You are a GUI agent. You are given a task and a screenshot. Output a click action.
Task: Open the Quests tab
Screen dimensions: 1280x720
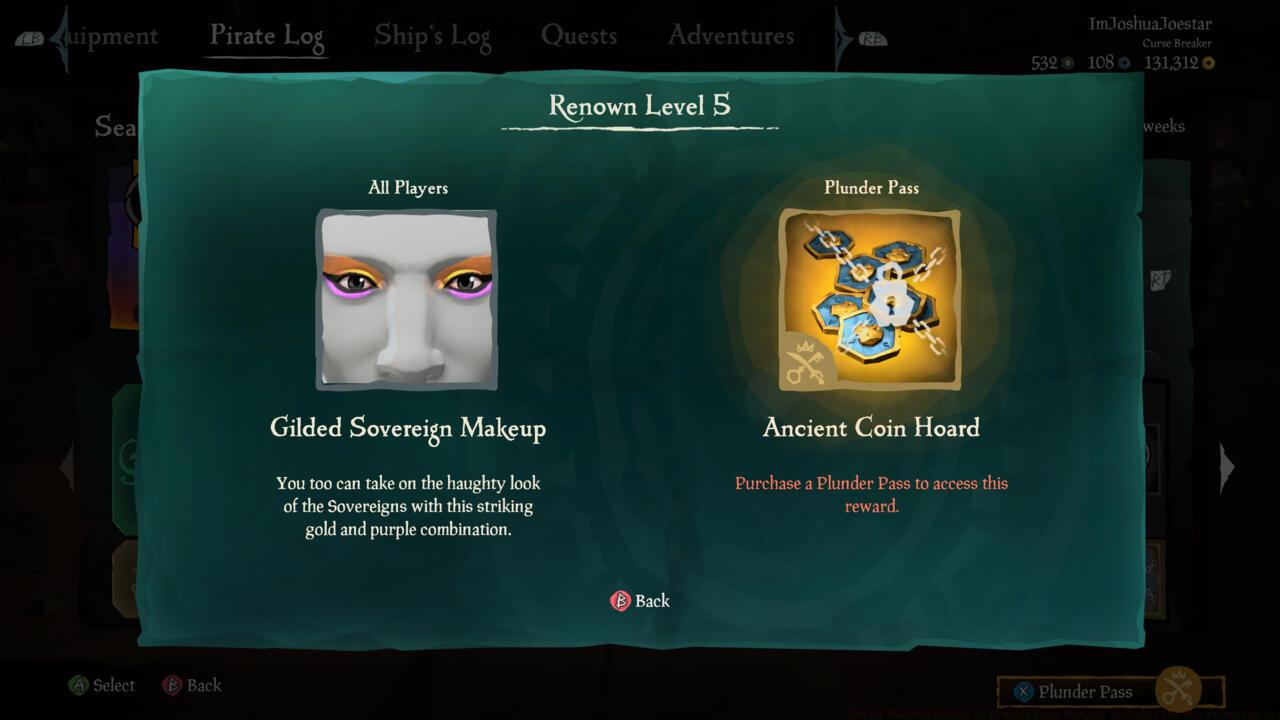[x=579, y=35]
